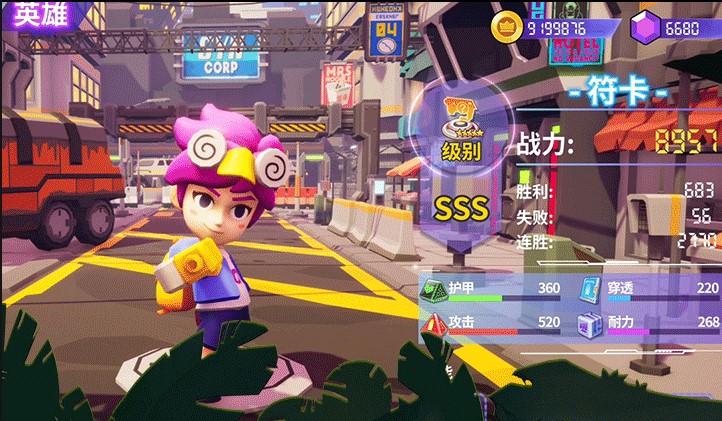Click the 英雄 hero title button
This screenshot has width=722, height=421.
[34, 17]
